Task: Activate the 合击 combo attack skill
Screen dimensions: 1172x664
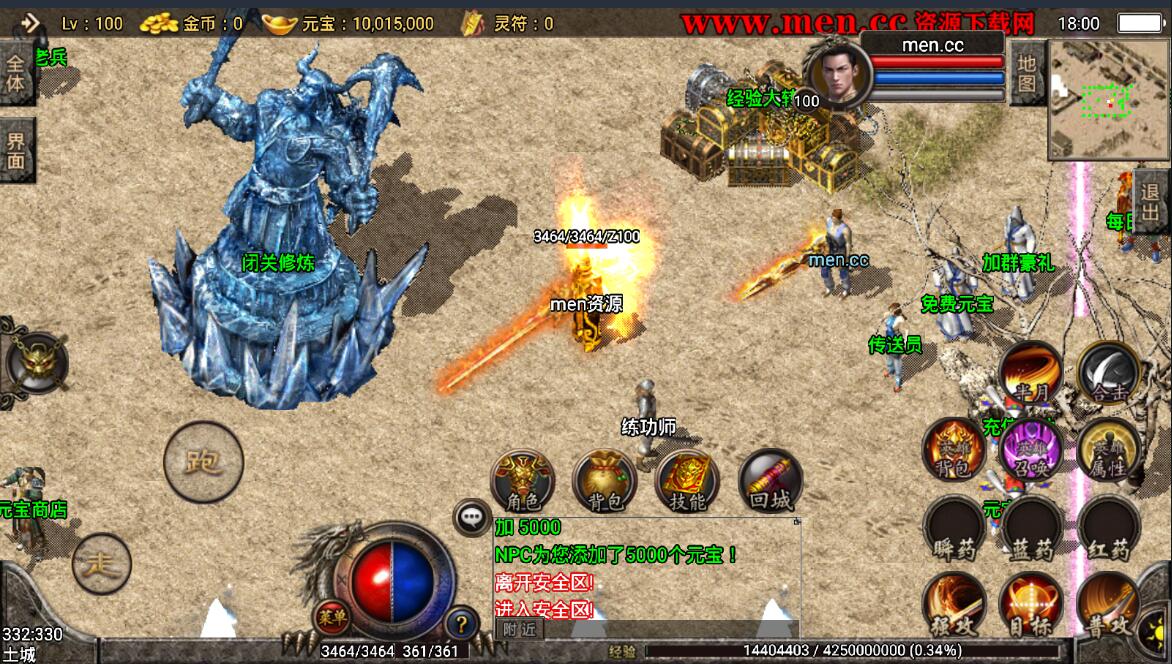Action: [x=1109, y=373]
